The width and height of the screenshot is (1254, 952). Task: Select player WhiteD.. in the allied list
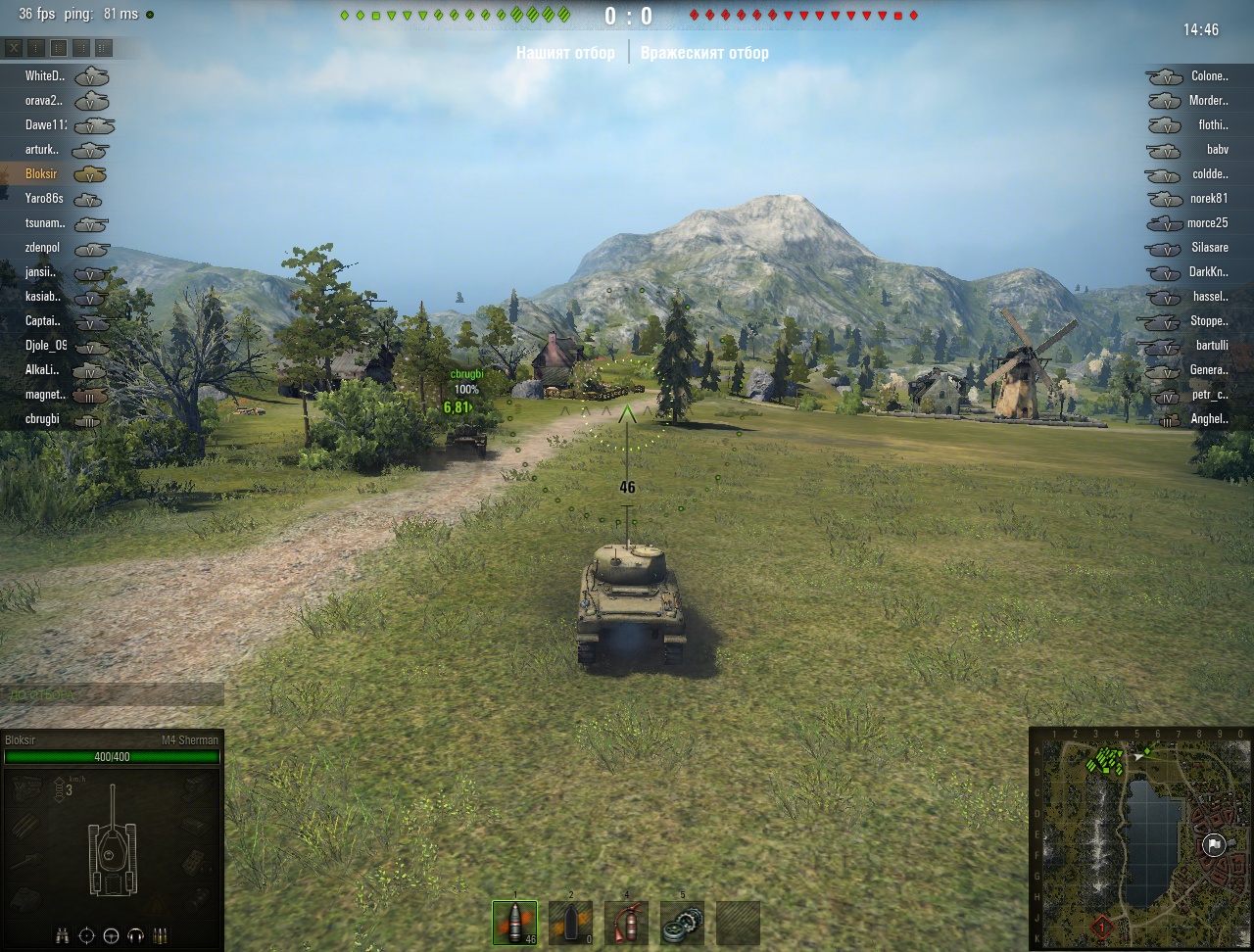point(45,76)
